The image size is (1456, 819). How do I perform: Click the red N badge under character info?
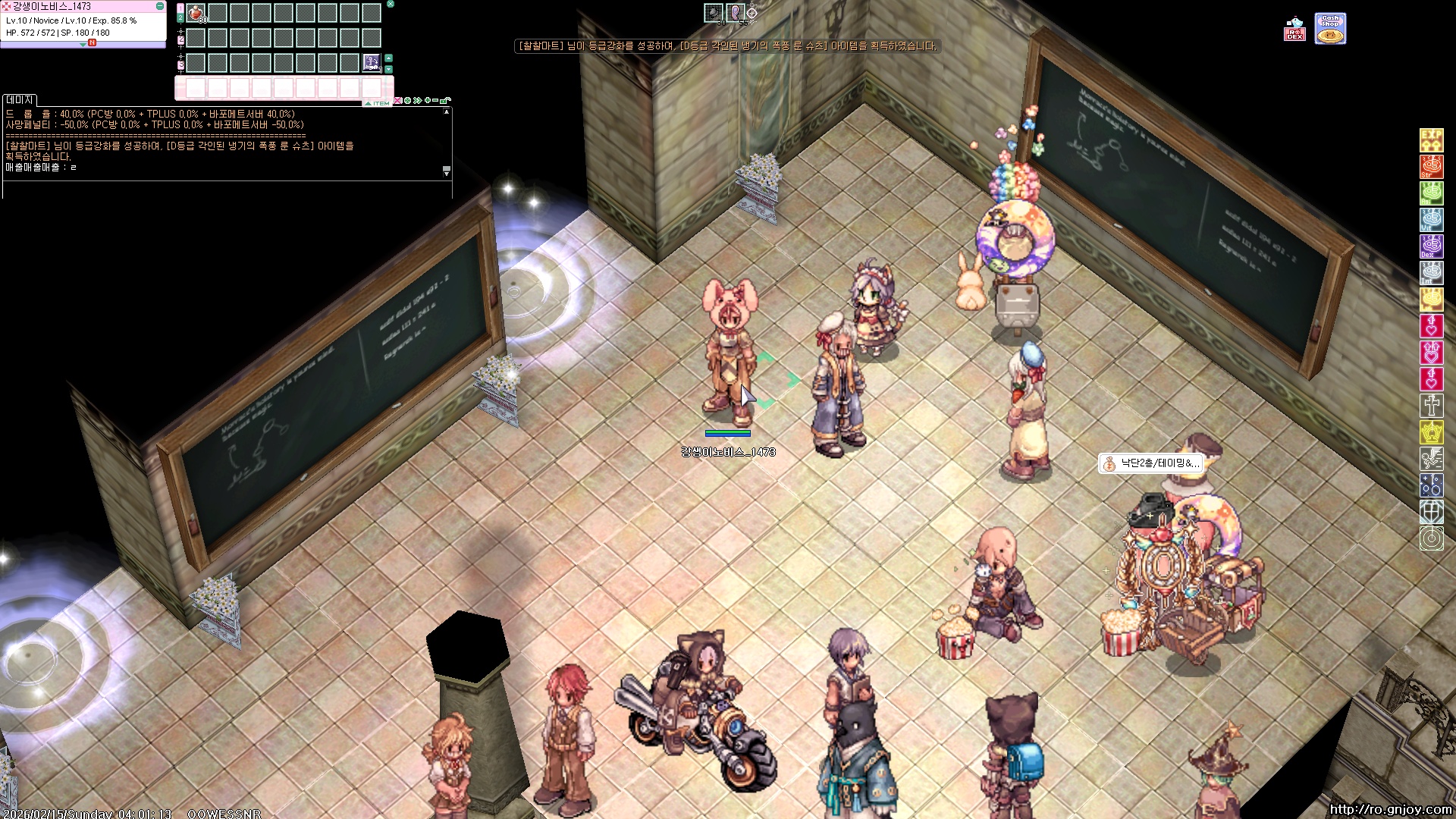point(92,43)
